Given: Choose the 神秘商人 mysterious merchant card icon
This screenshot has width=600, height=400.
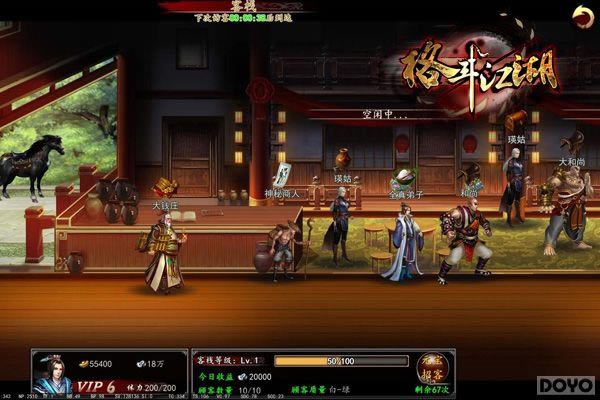Looking at the screenshot, I should point(281,174).
